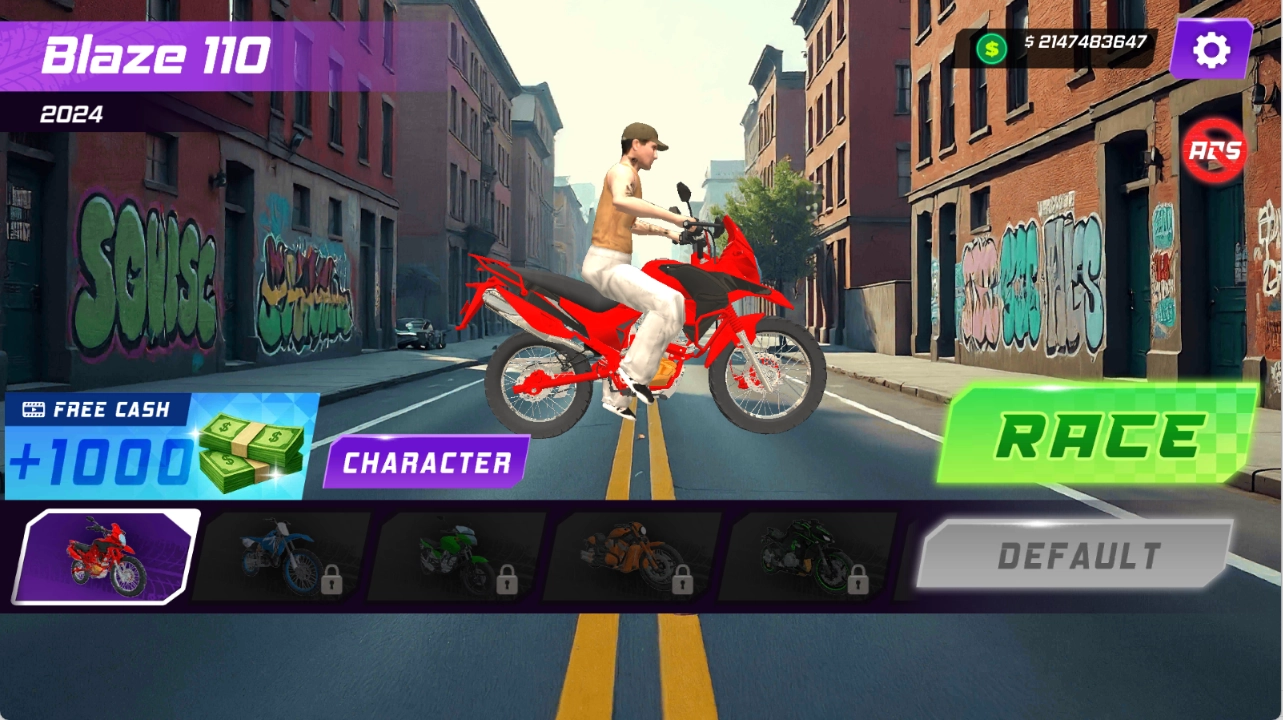Click the green dollar cash icon
This screenshot has width=1283, height=720.
991,47
